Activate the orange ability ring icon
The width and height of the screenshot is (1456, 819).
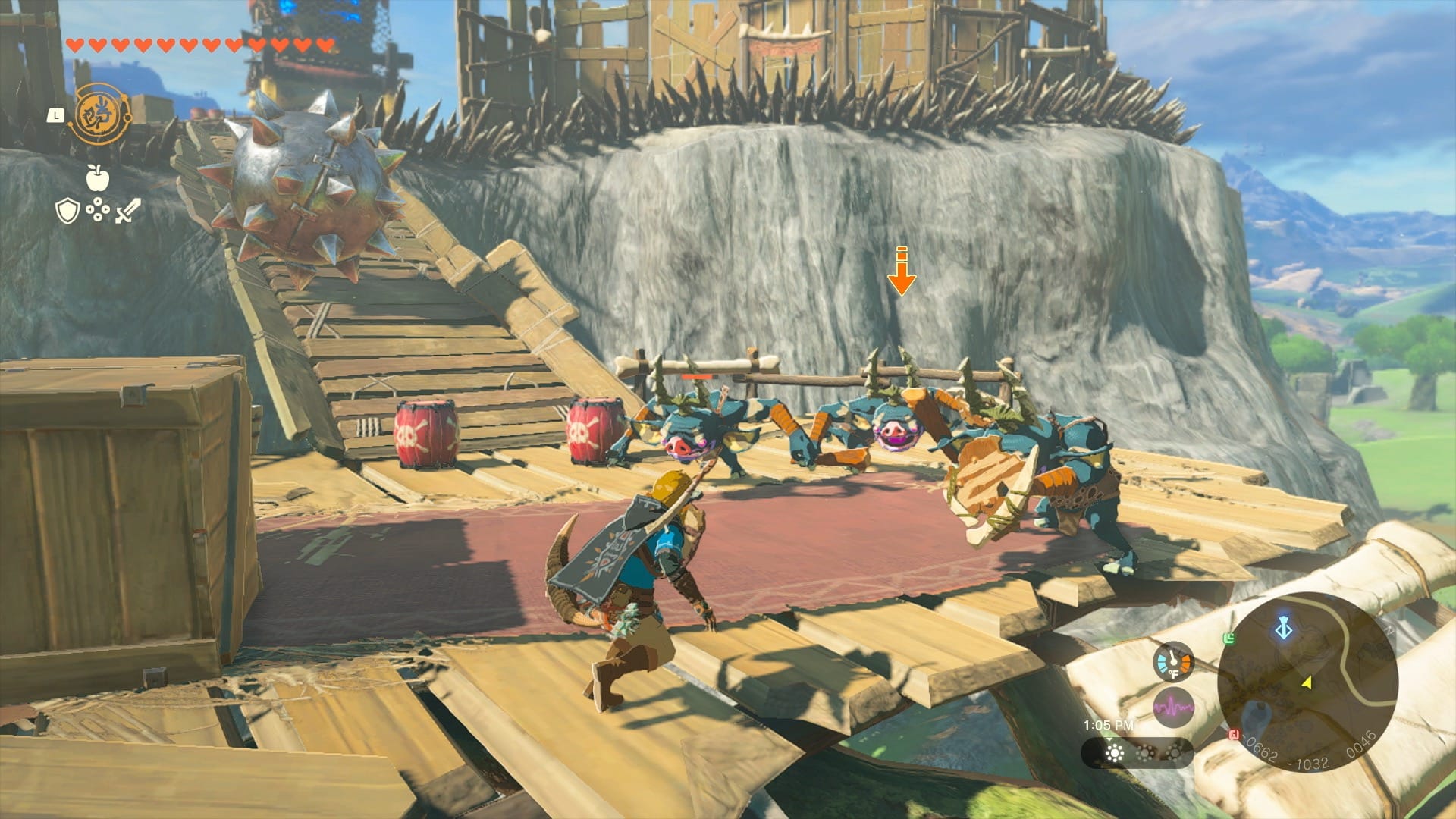[99, 115]
